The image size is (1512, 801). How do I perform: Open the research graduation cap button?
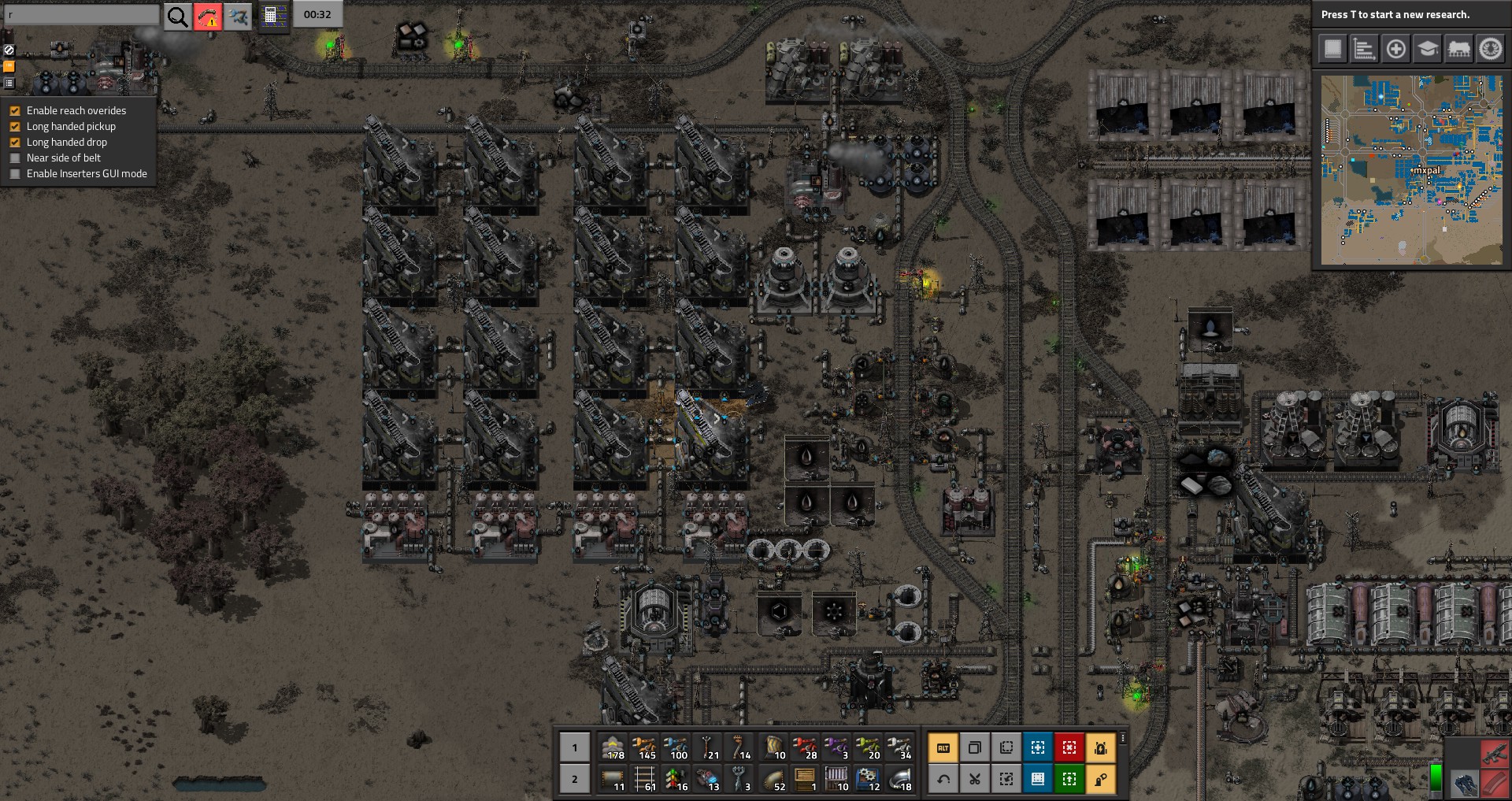point(1427,49)
